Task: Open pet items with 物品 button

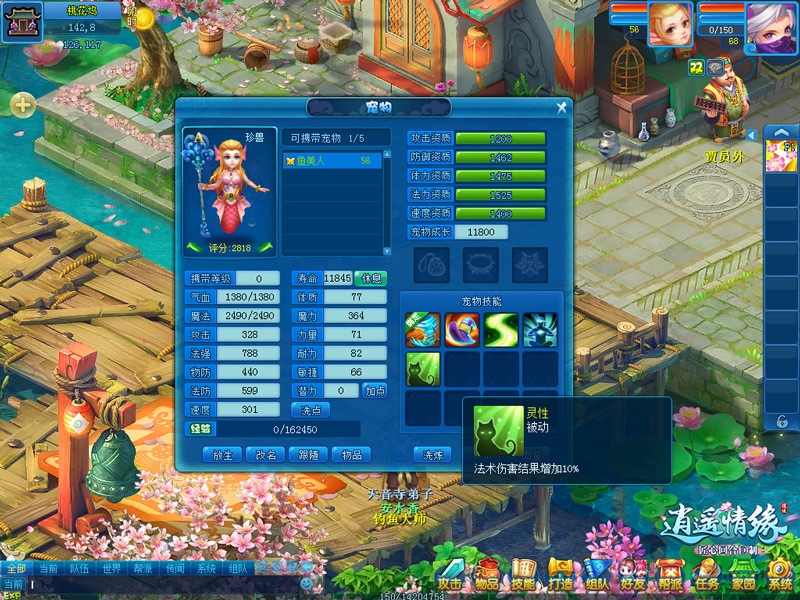Action: (351, 454)
